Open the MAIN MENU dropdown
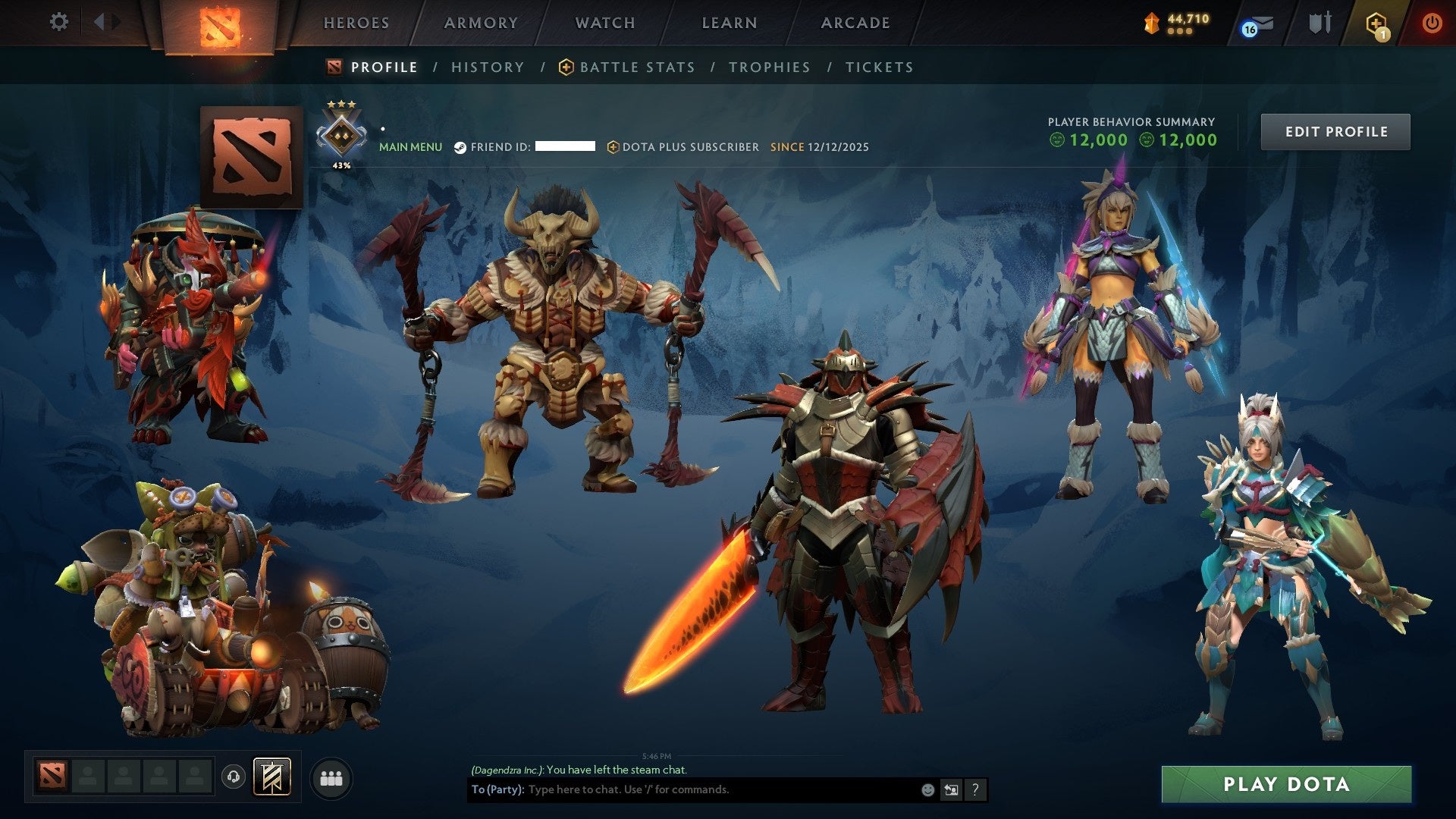Screen dimensions: 1456x819 point(409,147)
